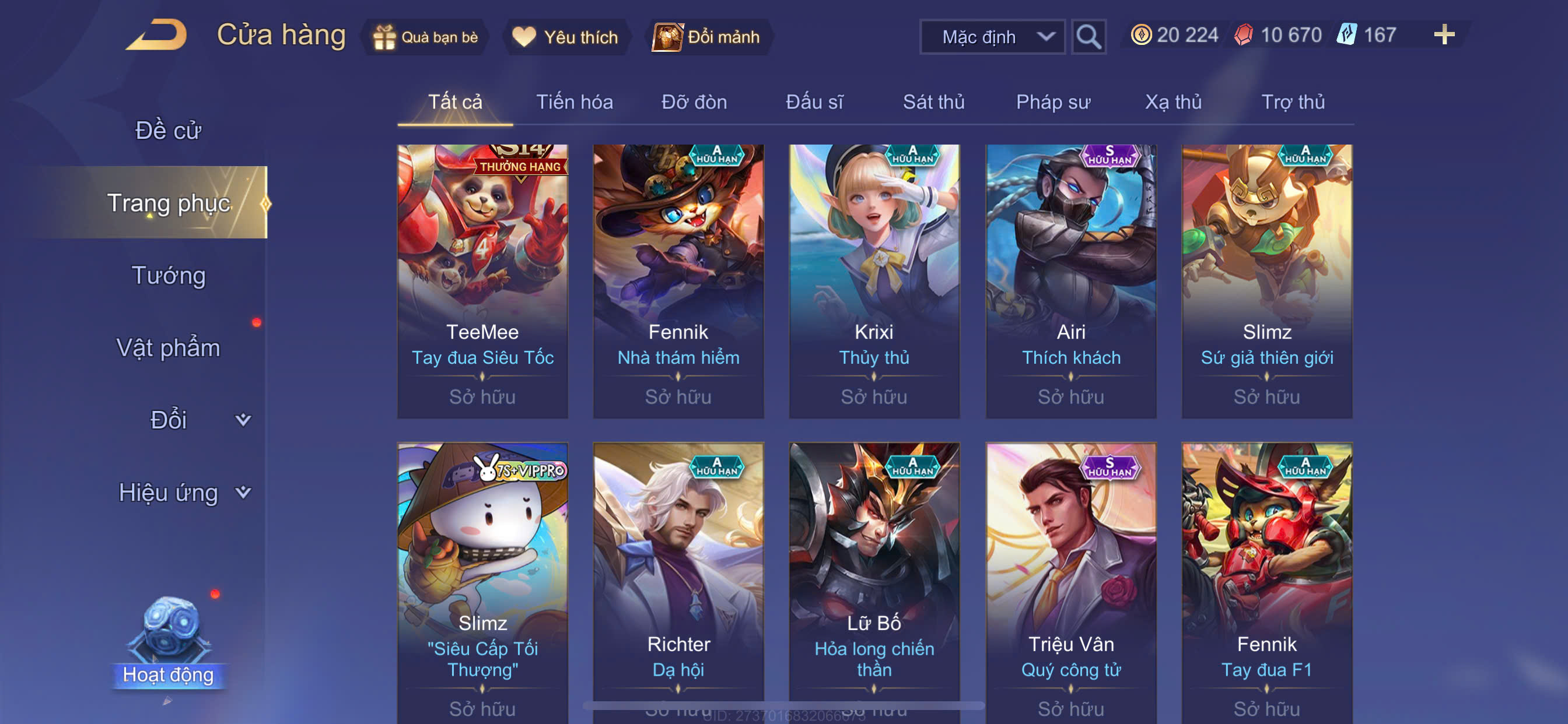Open the Quà bạn bè gift menu
This screenshot has height=724, width=1568.
pyautogui.click(x=426, y=37)
